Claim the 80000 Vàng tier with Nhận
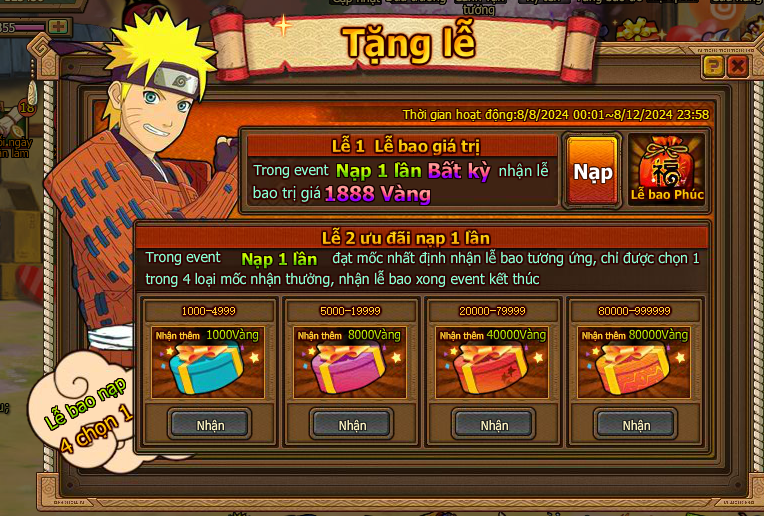This screenshot has height=516, width=764. tap(636, 424)
